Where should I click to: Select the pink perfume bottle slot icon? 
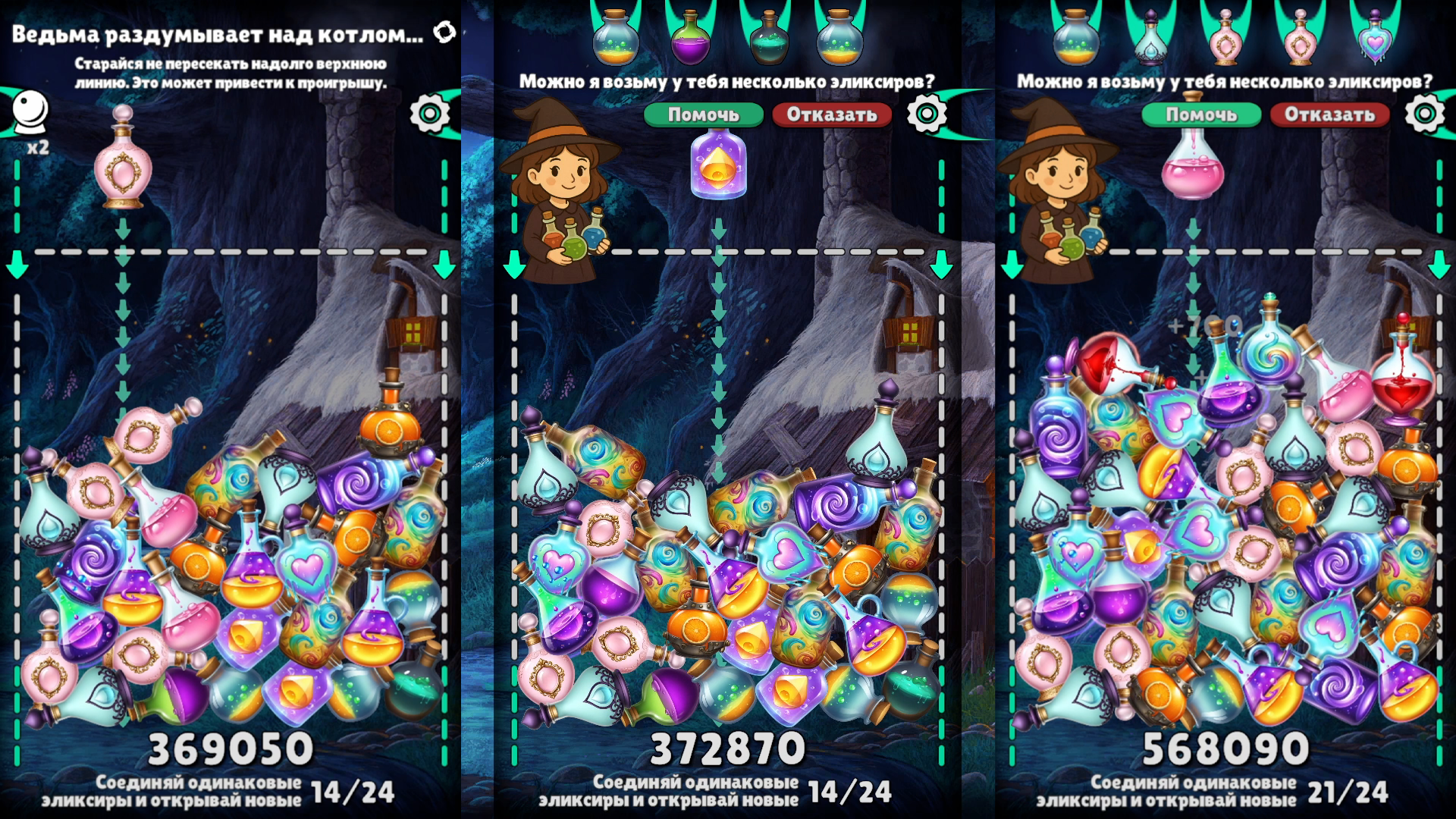tap(1225, 38)
